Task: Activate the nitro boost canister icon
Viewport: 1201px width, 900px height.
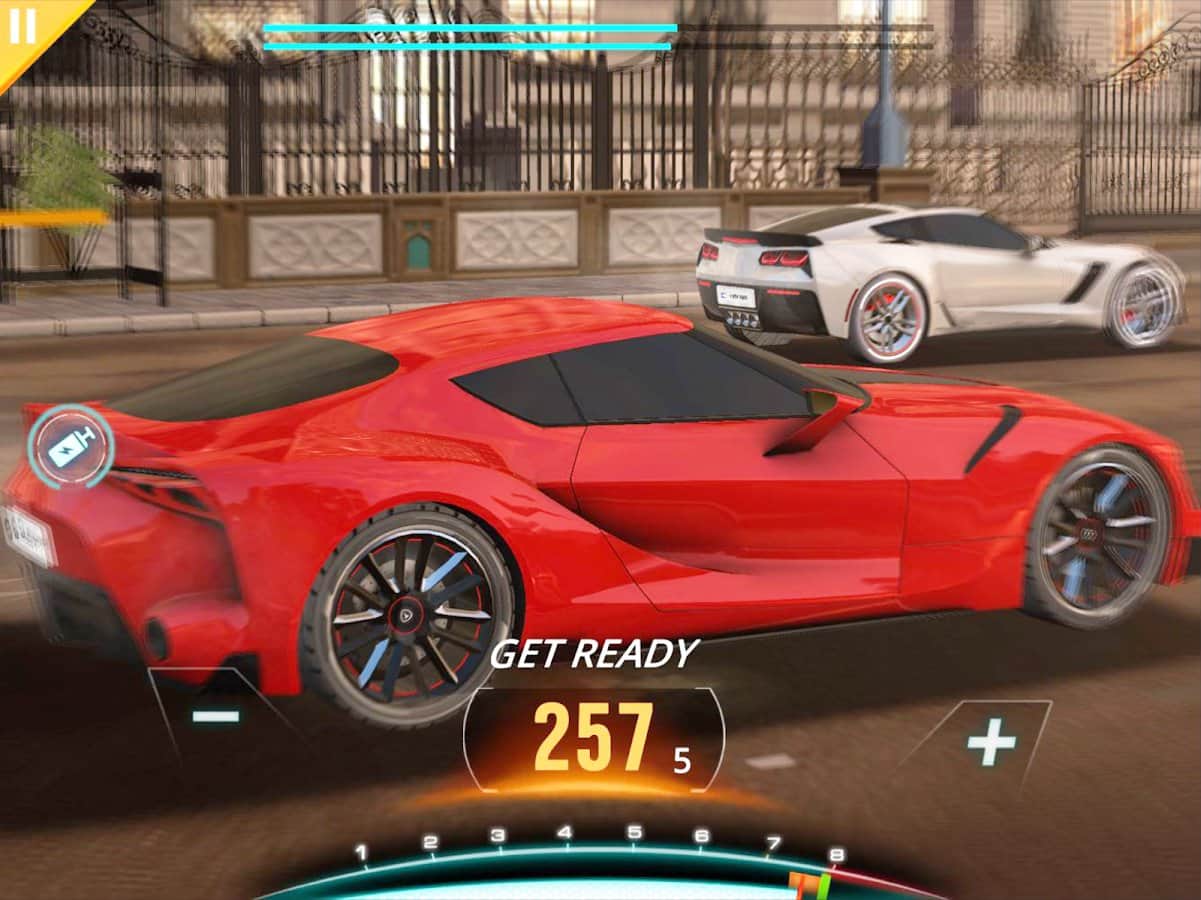Action: [x=70, y=446]
